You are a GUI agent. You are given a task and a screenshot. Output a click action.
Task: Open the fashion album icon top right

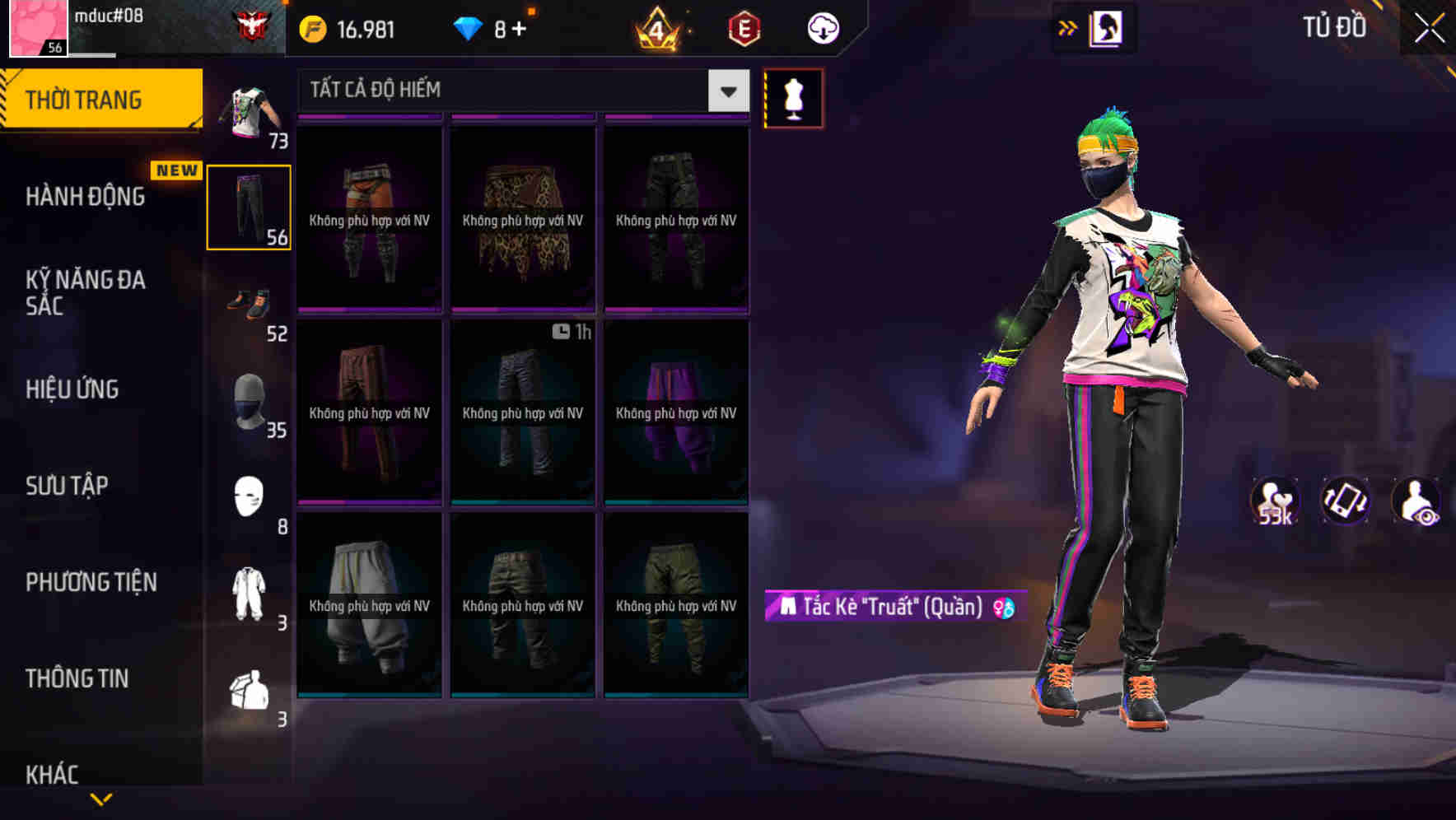pos(1105,27)
